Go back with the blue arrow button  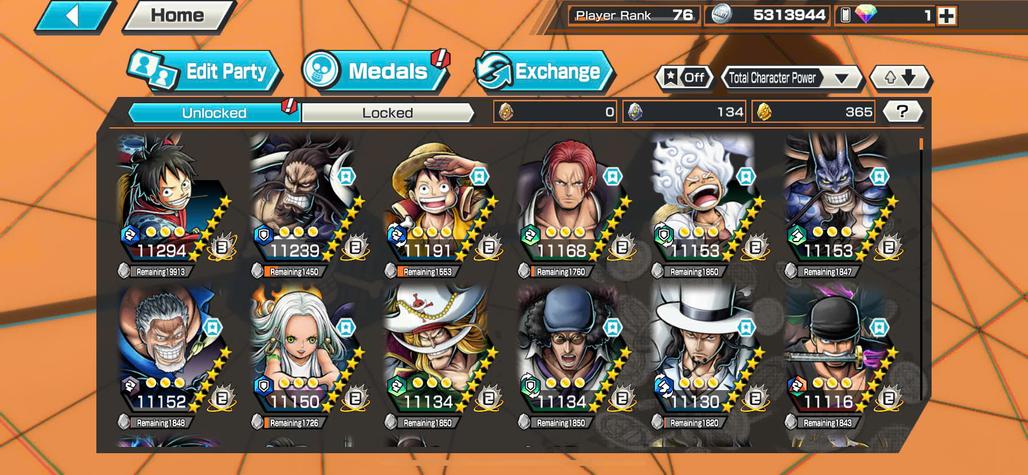pyautogui.click(x=75, y=16)
